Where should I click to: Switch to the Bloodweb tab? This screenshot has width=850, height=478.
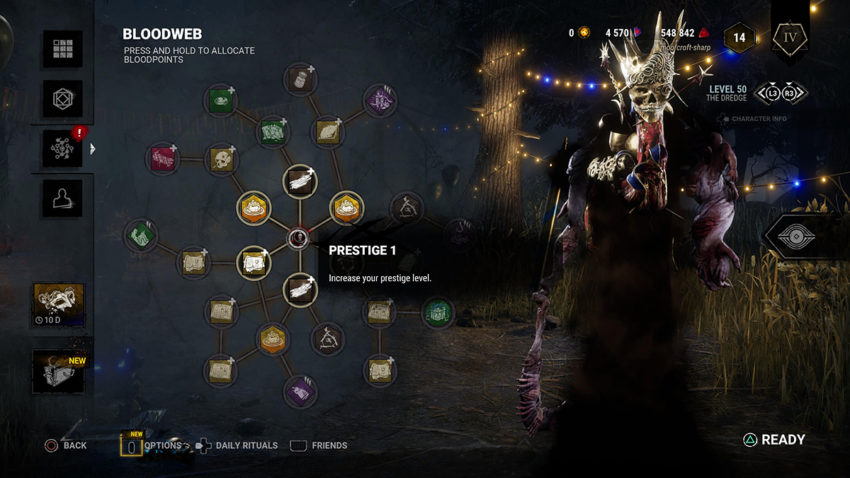point(62,148)
